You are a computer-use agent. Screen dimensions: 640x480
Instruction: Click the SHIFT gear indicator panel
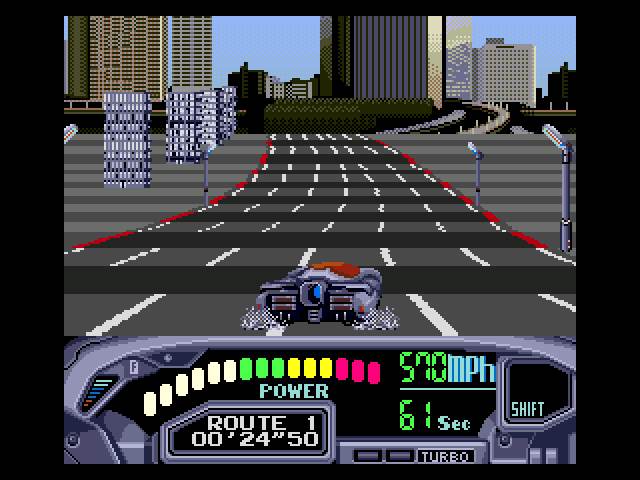click(527, 392)
